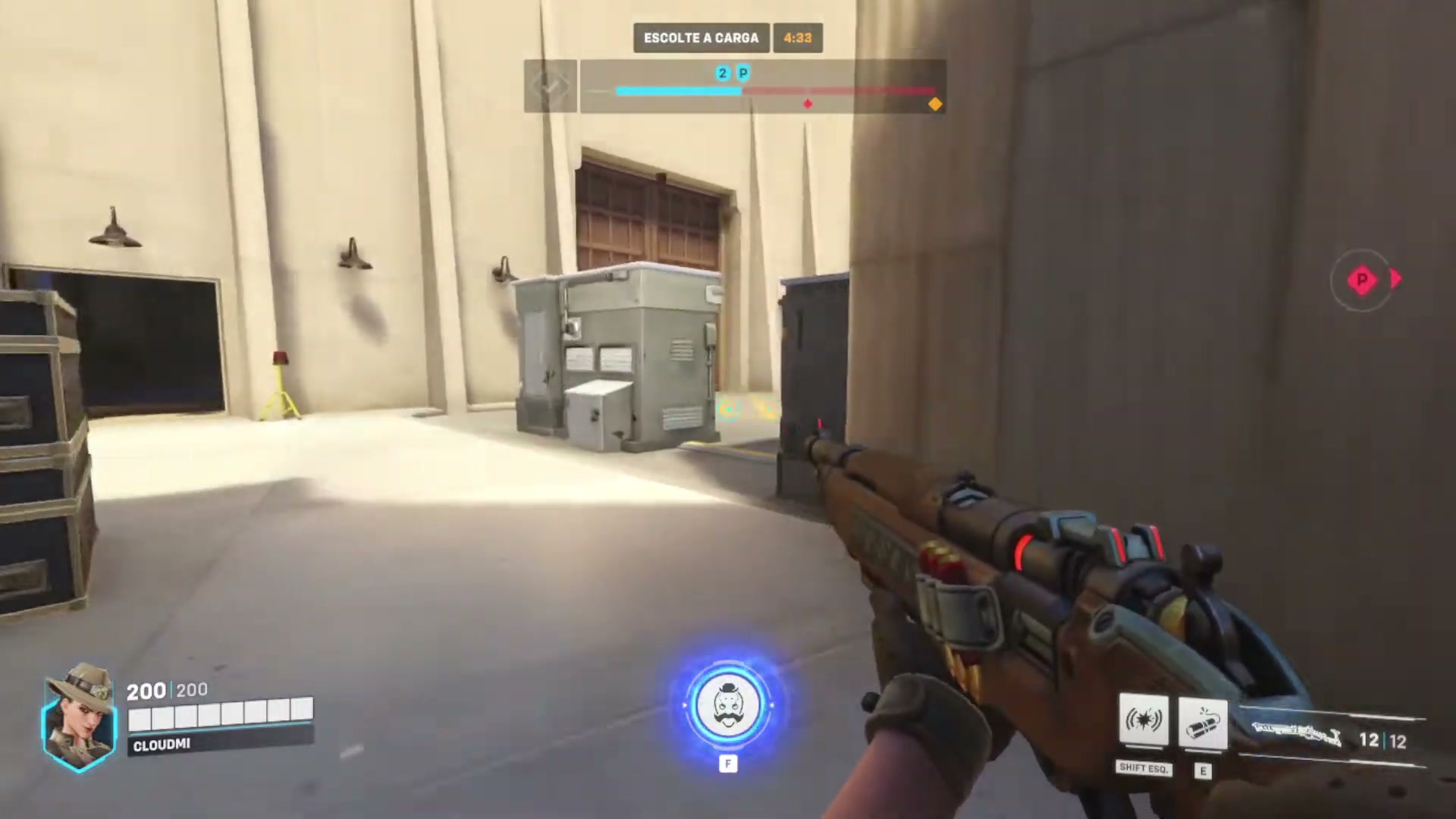
Task: Toggle the SHIFT ESQ. keybind label
Action: [x=1144, y=768]
